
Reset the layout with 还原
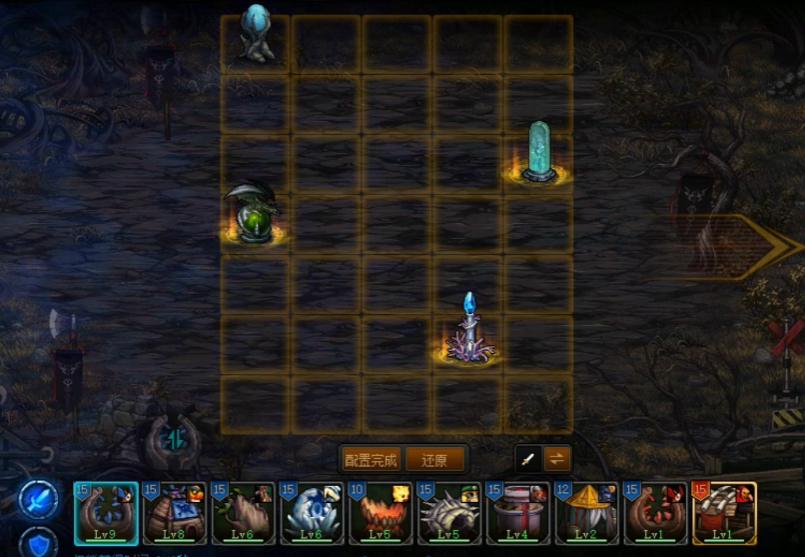tap(435, 460)
